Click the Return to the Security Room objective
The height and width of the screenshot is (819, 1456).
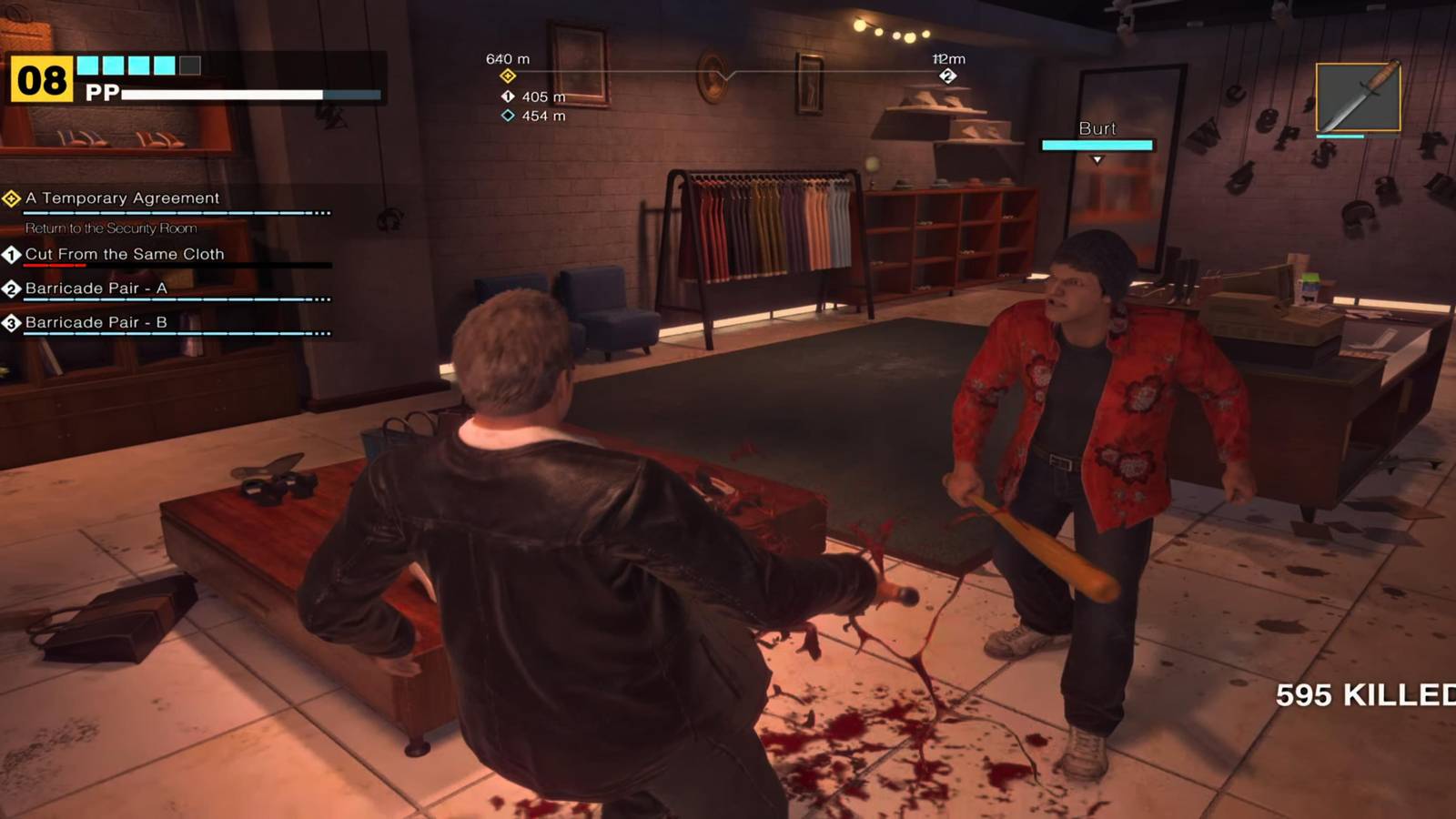tap(109, 228)
